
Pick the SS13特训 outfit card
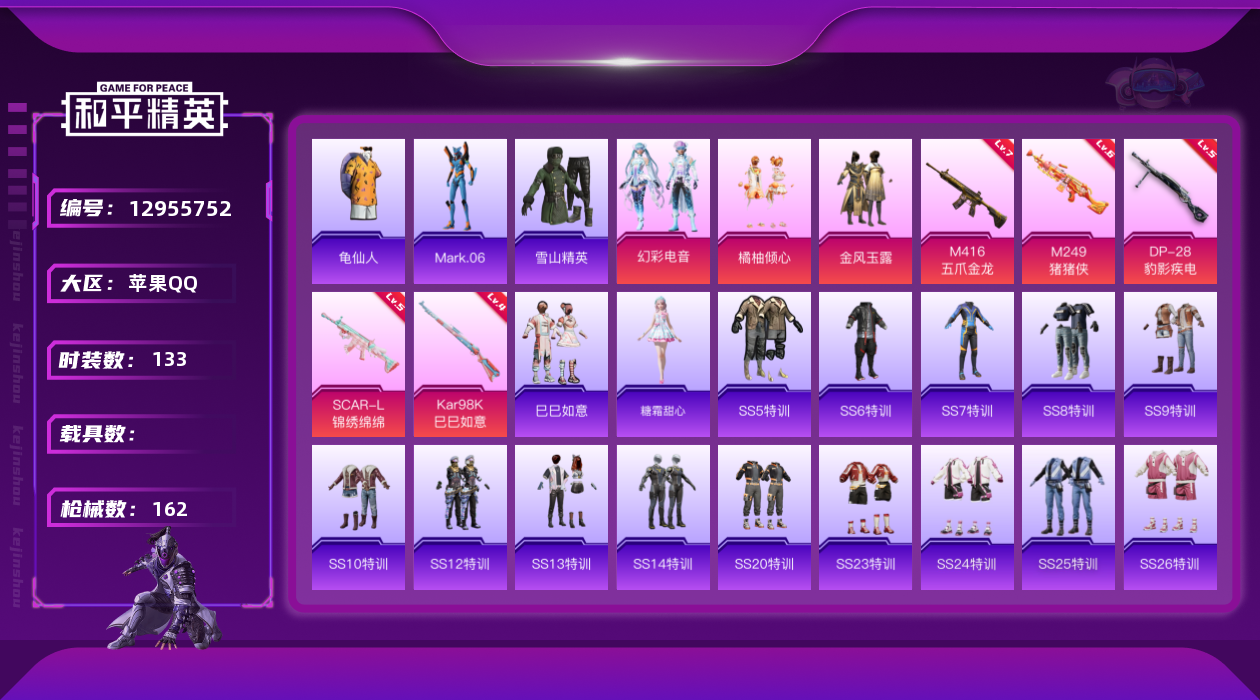[x=561, y=517]
